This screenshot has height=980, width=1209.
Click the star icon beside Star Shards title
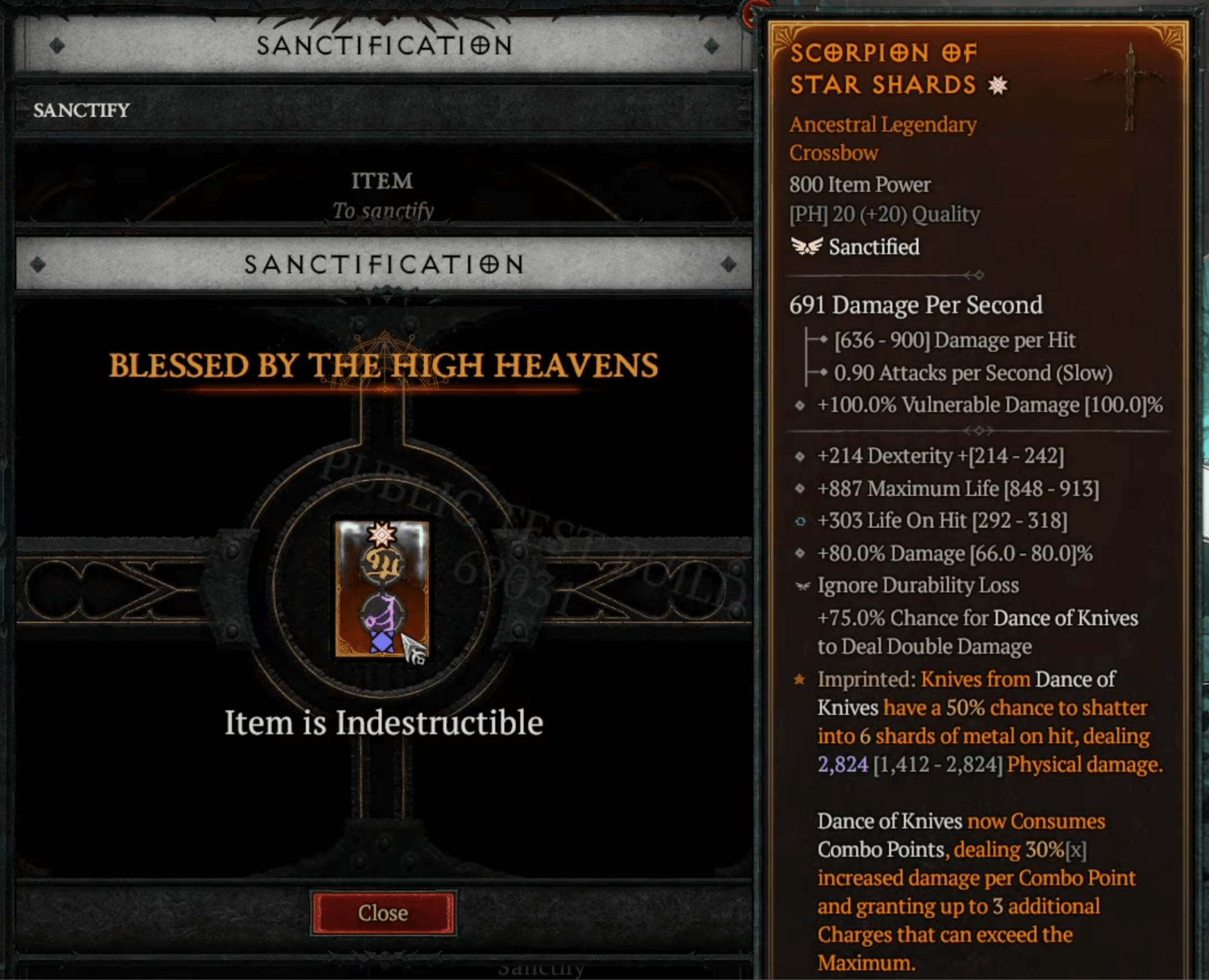coord(996,84)
